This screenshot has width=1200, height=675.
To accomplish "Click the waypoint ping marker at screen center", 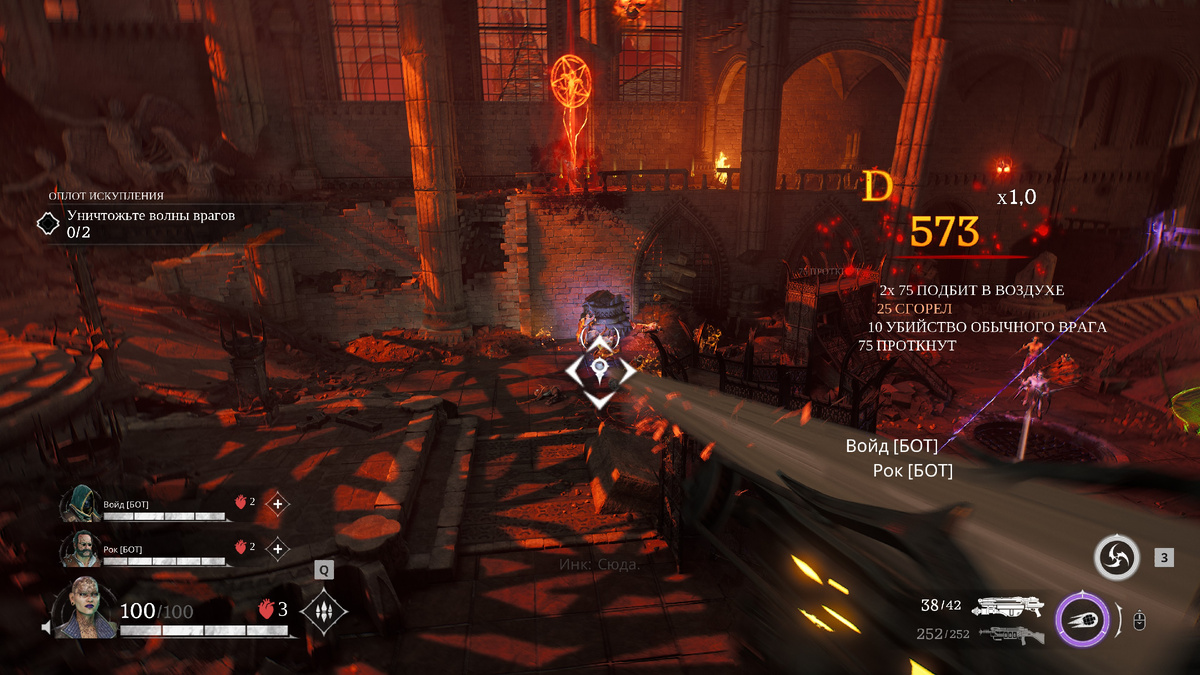I will (x=599, y=370).
